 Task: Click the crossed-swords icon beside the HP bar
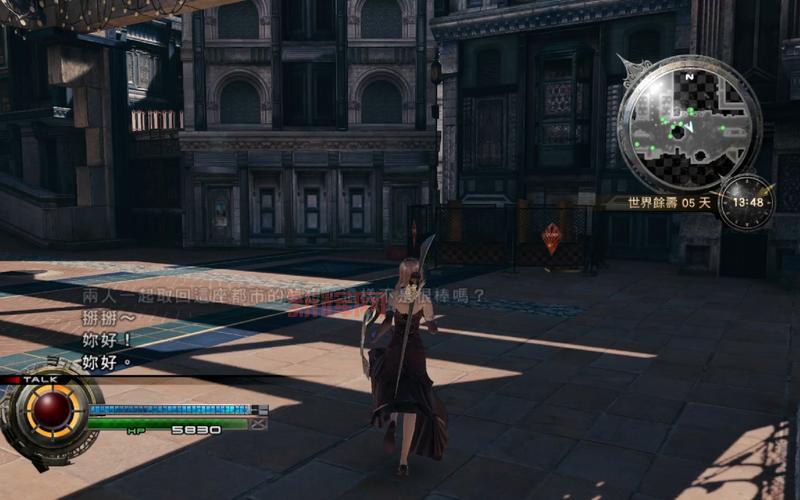tap(259, 424)
